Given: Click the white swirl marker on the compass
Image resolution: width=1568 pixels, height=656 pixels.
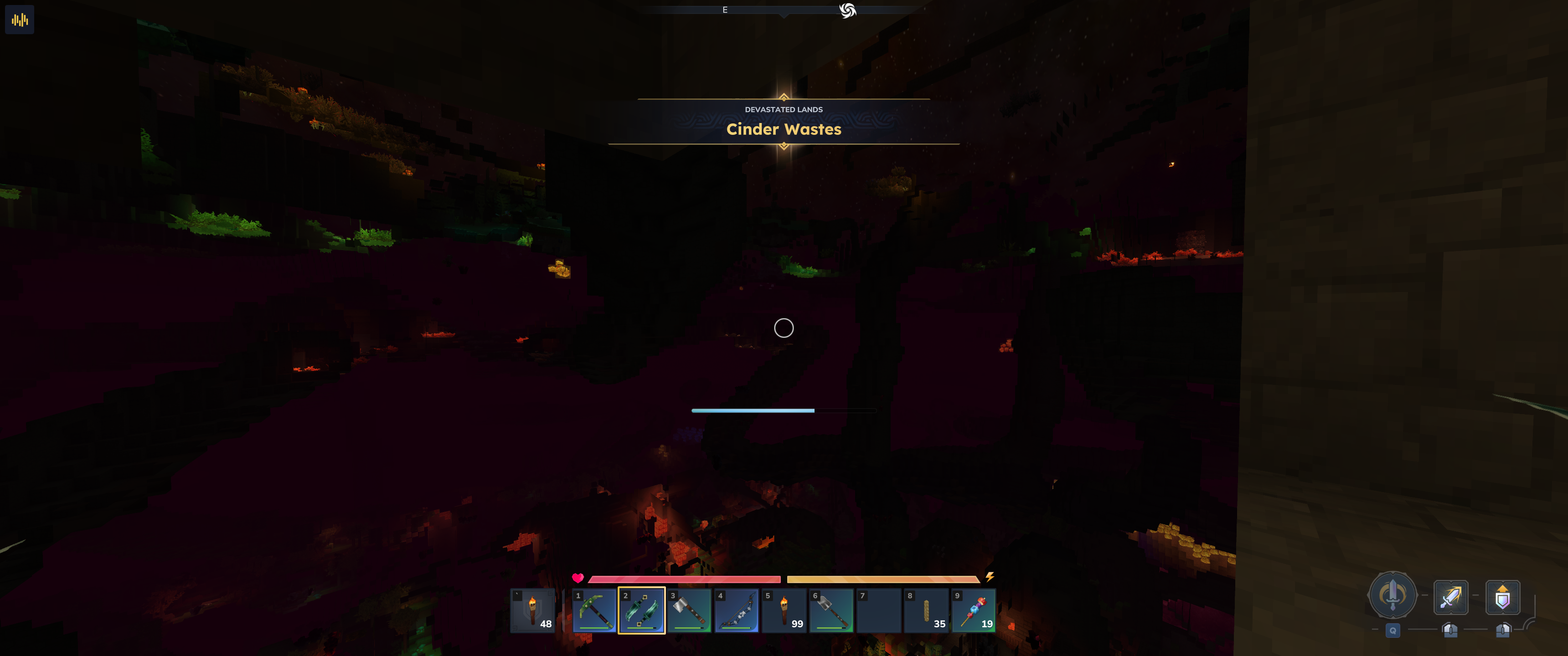Looking at the screenshot, I should pyautogui.click(x=847, y=10).
